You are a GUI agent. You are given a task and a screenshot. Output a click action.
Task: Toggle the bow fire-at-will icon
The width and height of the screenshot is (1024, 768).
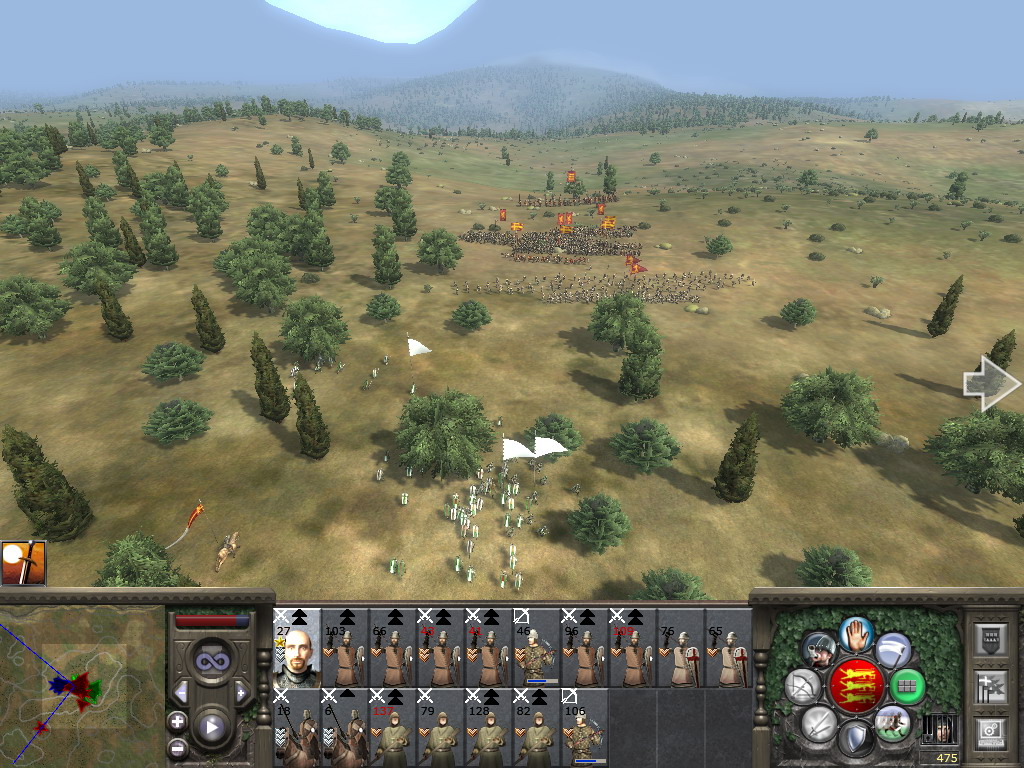[x=802, y=686]
